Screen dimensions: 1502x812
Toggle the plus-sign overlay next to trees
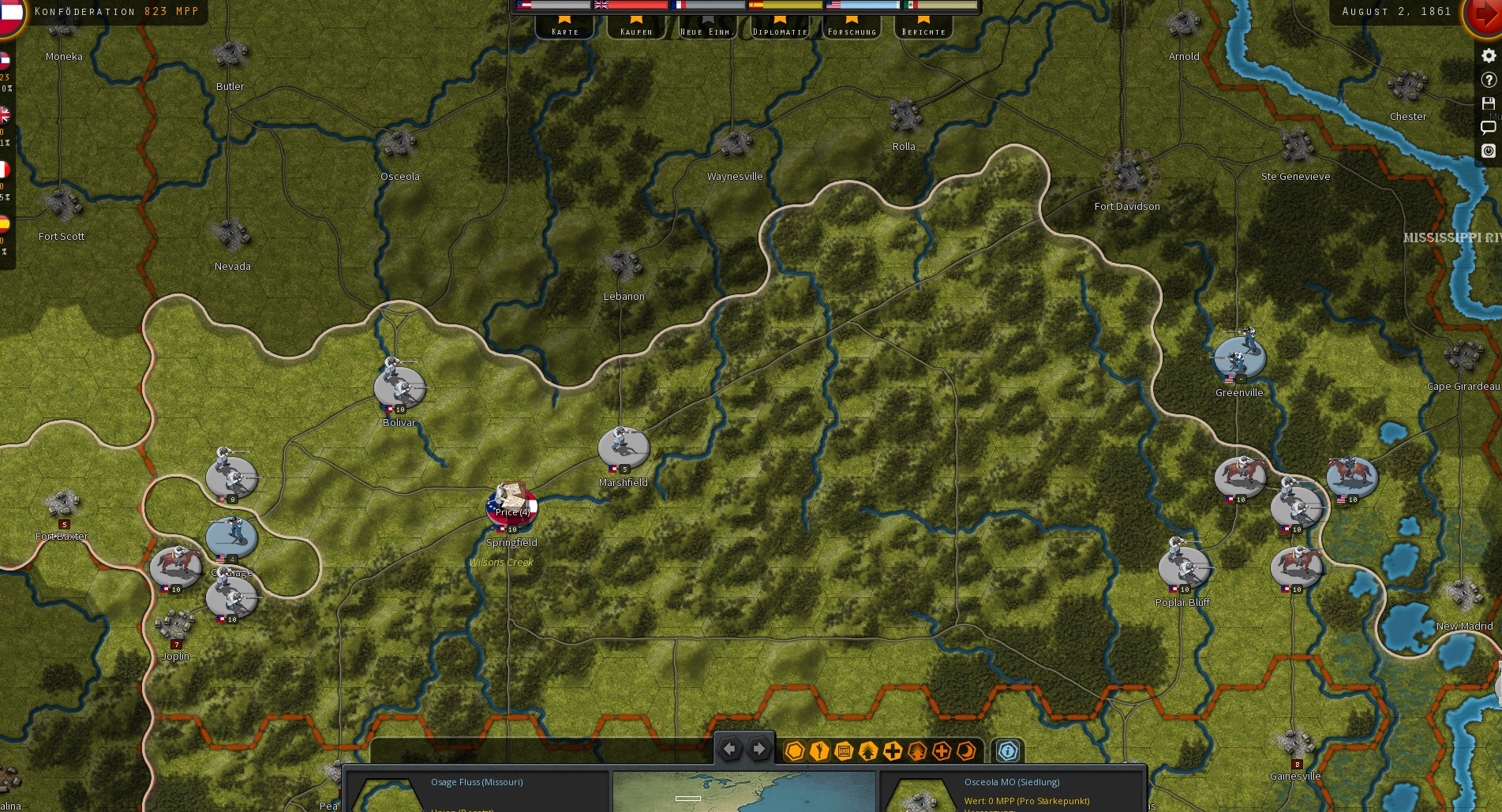(891, 751)
